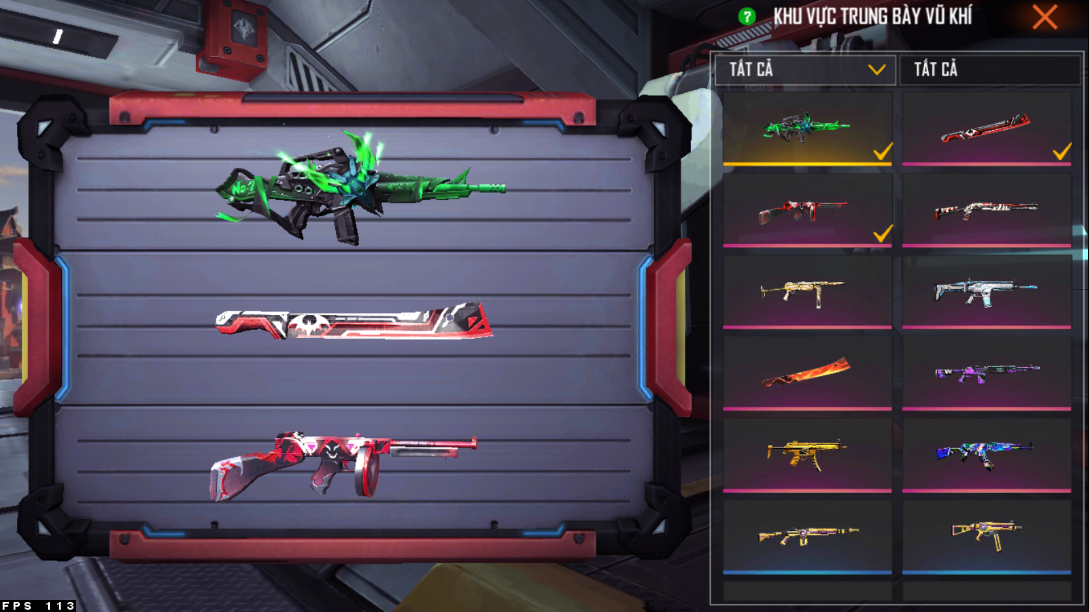
Task: Pick the purple shotgun skin
Action: pos(987,372)
